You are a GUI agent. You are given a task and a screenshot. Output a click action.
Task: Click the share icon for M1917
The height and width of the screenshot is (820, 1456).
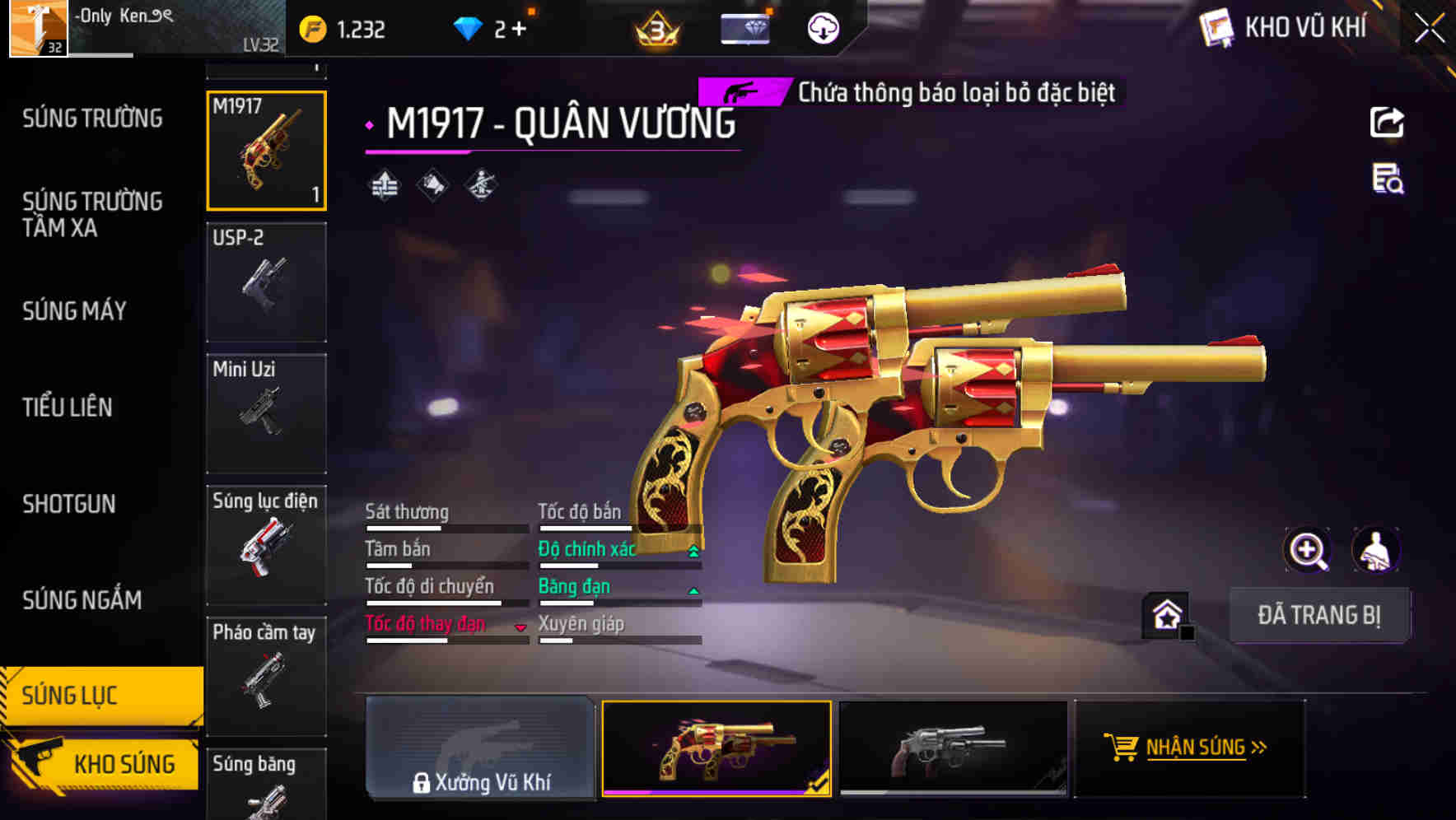pos(1387,122)
